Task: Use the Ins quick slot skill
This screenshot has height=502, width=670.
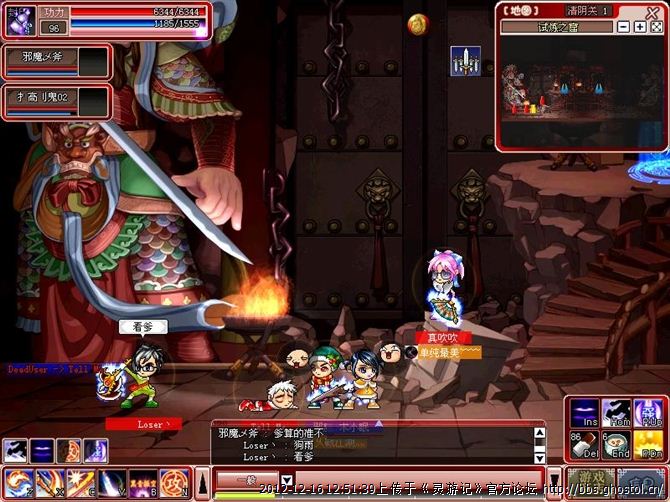Action: coord(584,412)
